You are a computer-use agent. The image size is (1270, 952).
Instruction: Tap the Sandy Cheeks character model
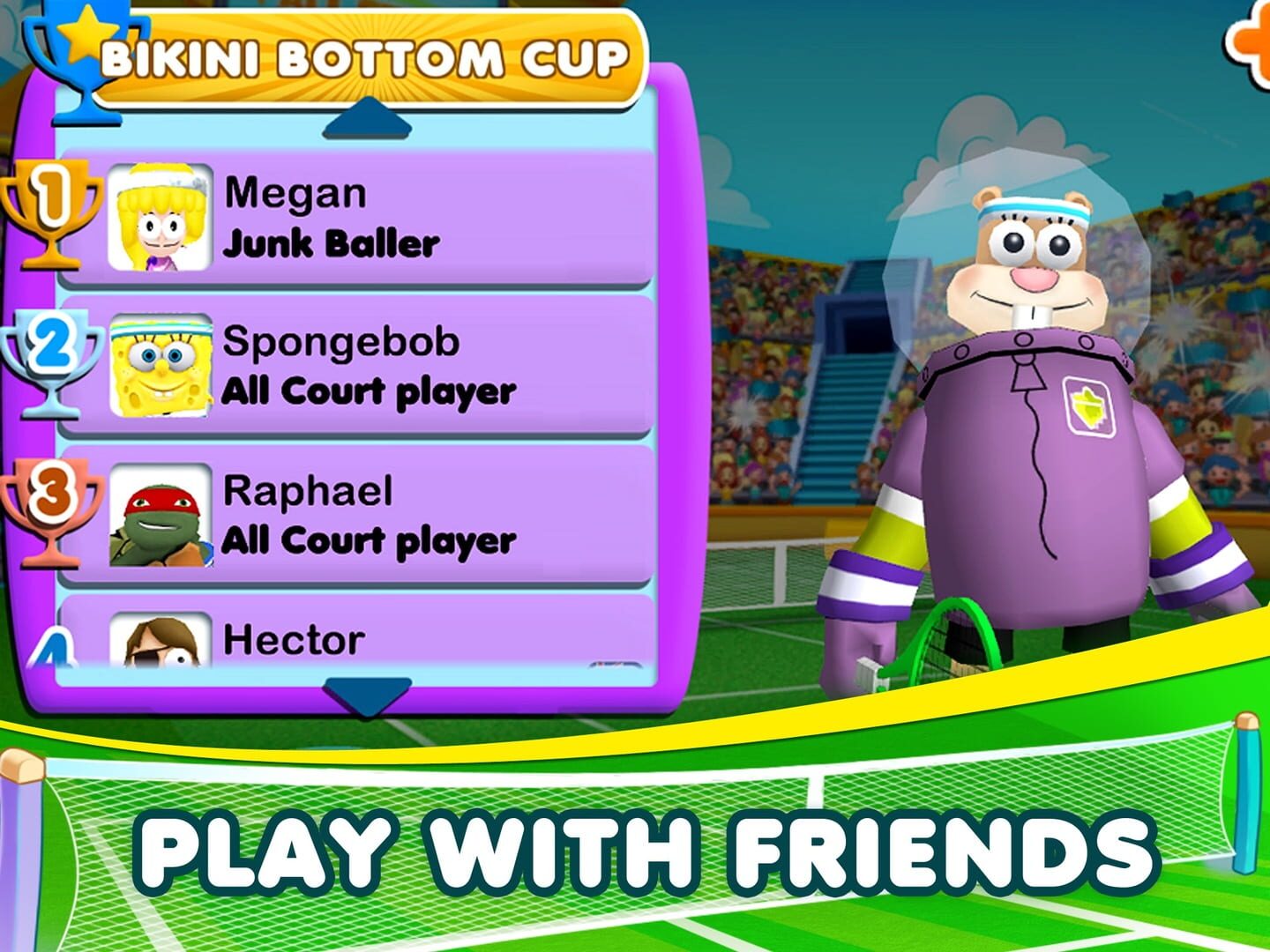(1023, 423)
